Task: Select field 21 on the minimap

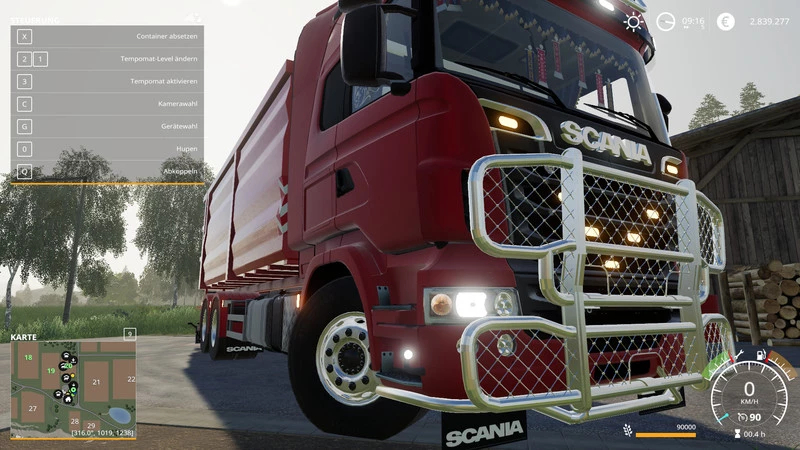Action: tap(96, 381)
